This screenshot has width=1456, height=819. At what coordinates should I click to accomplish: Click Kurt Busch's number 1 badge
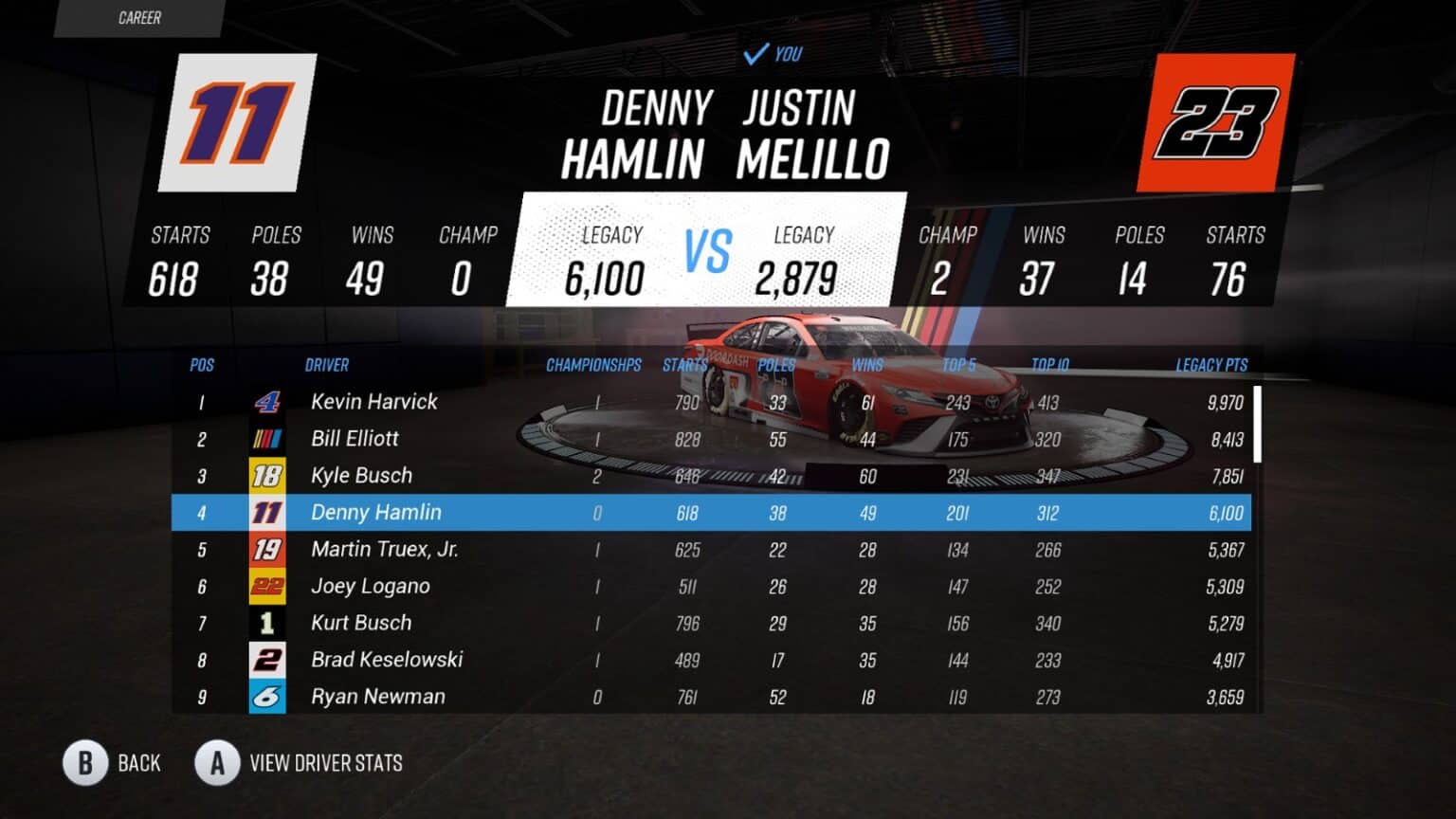pos(267,623)
